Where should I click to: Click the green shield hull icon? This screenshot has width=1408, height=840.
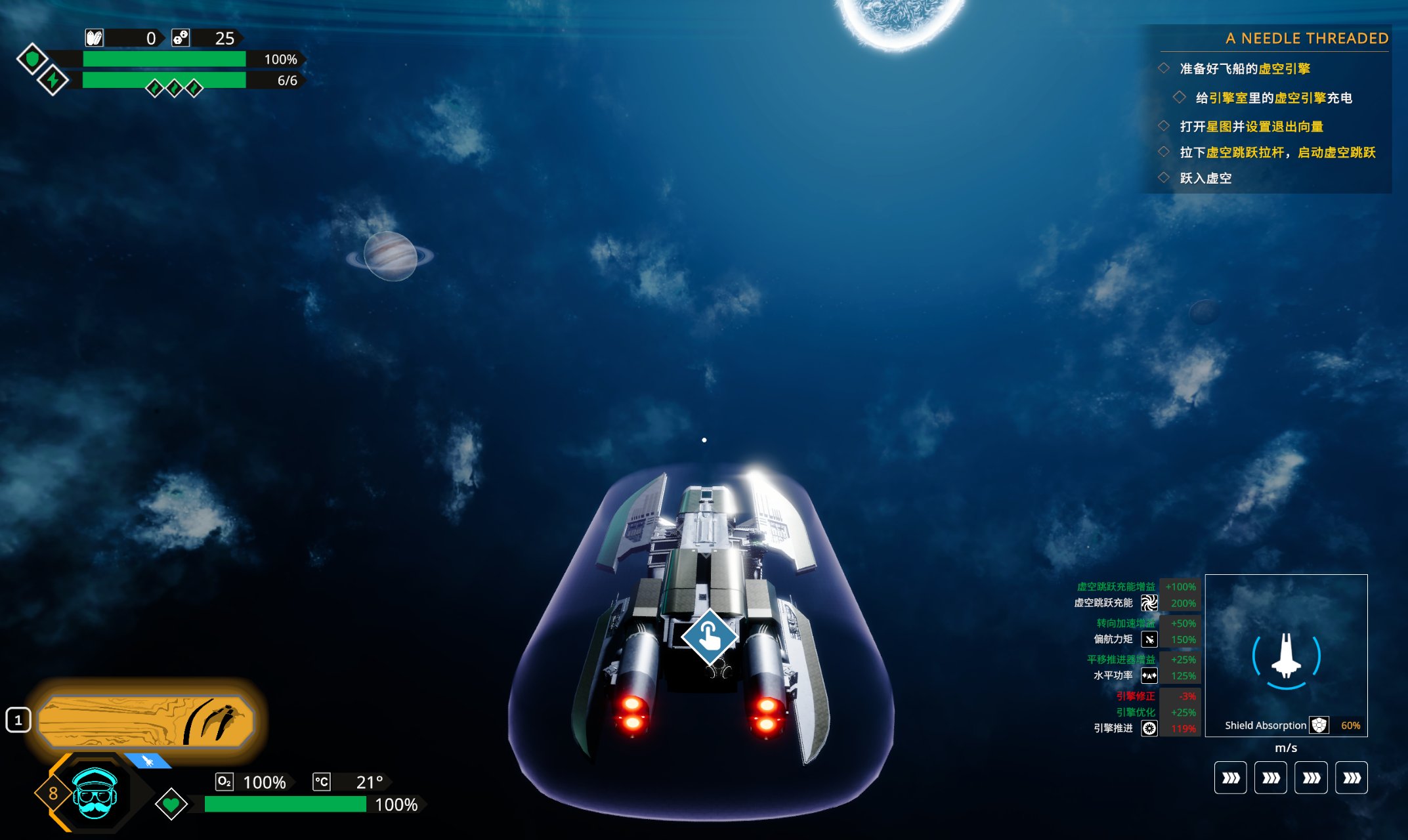pos(32,59)
